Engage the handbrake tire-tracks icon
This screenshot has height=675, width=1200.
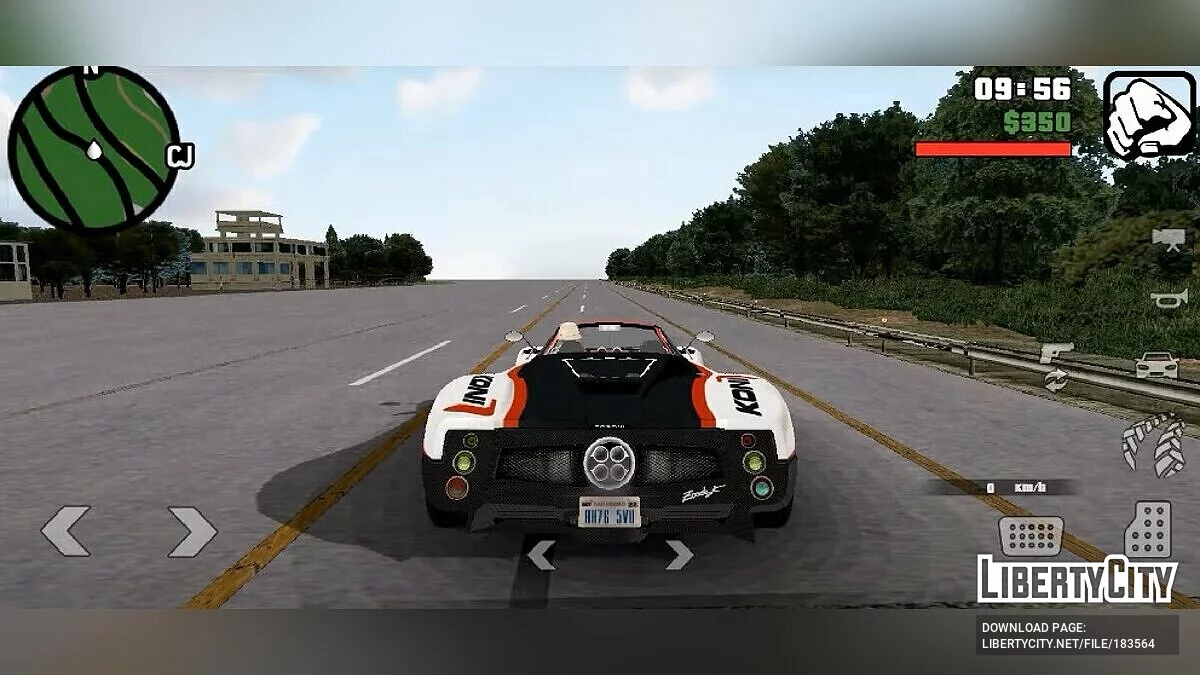click(x=1153, y=444)
